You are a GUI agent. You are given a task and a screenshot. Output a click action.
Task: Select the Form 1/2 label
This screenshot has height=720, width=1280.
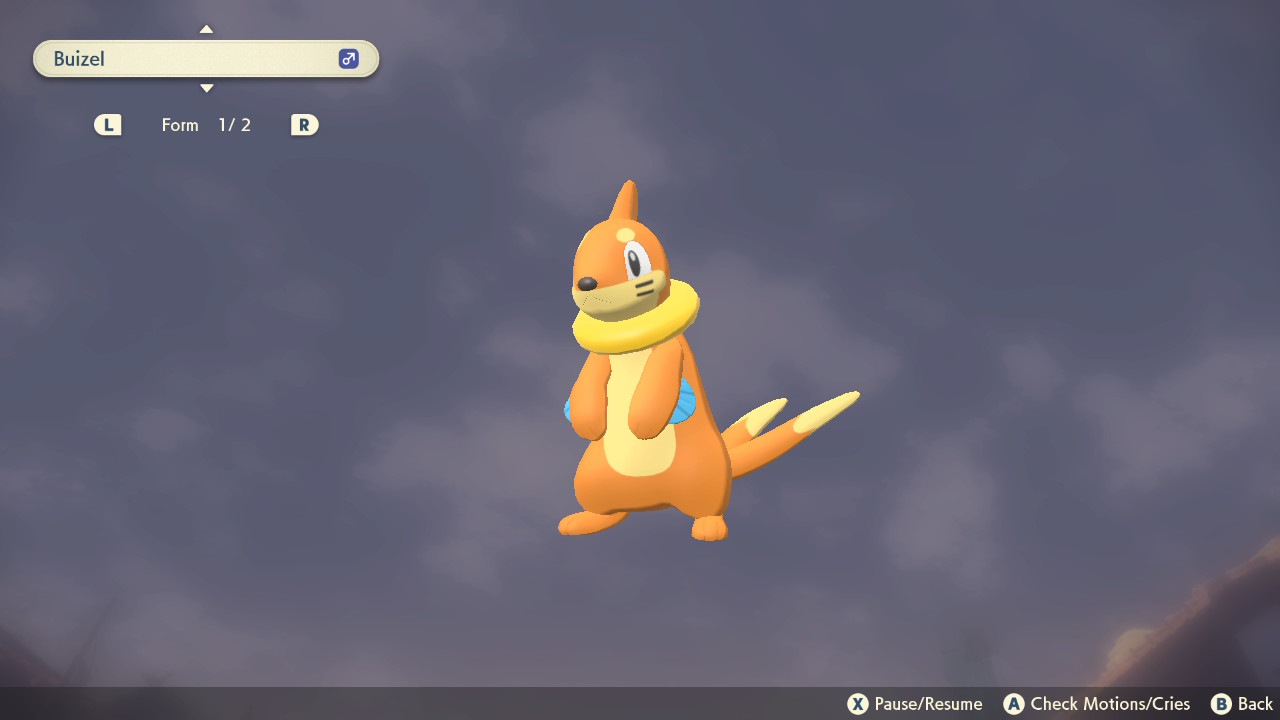[x=207, y=124]
